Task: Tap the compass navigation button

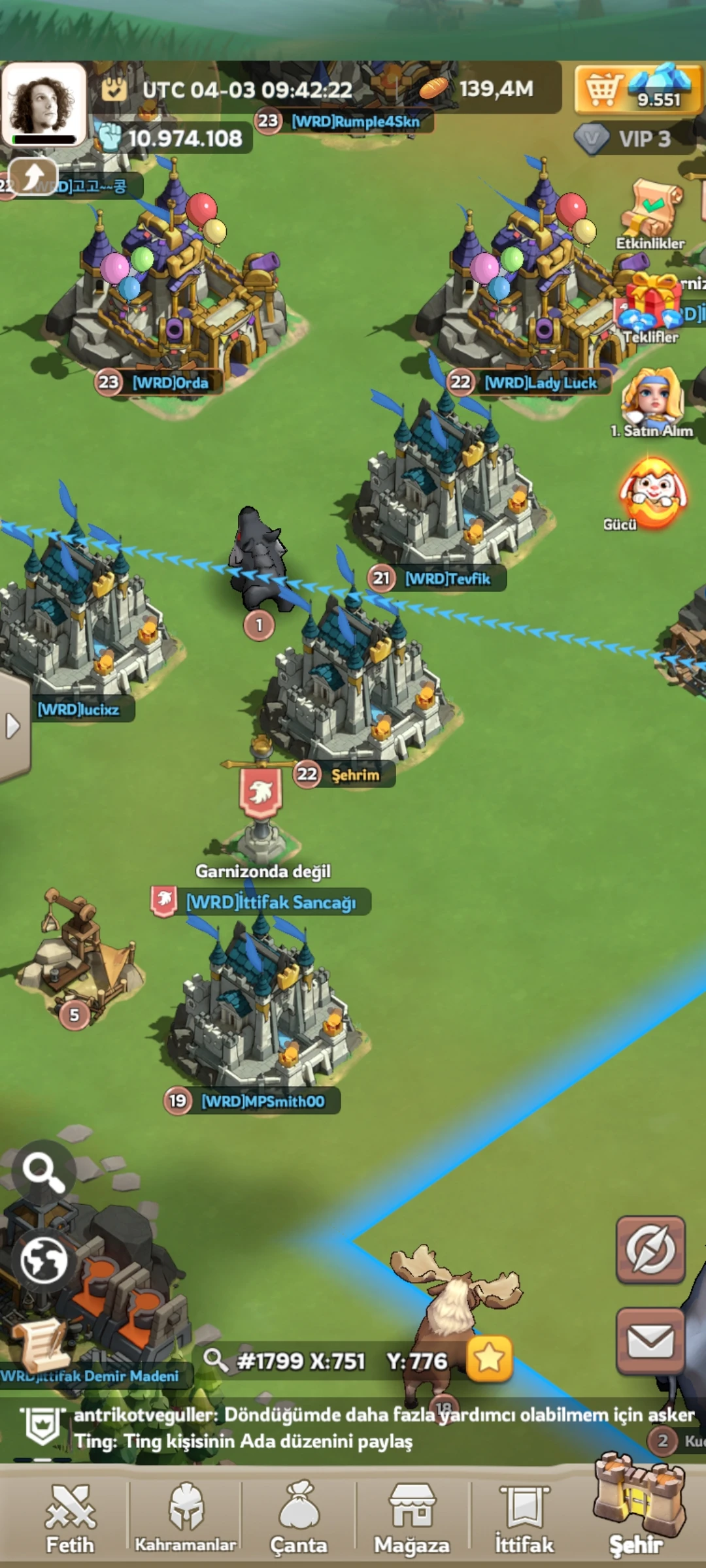Action: tap(650, 1249)
